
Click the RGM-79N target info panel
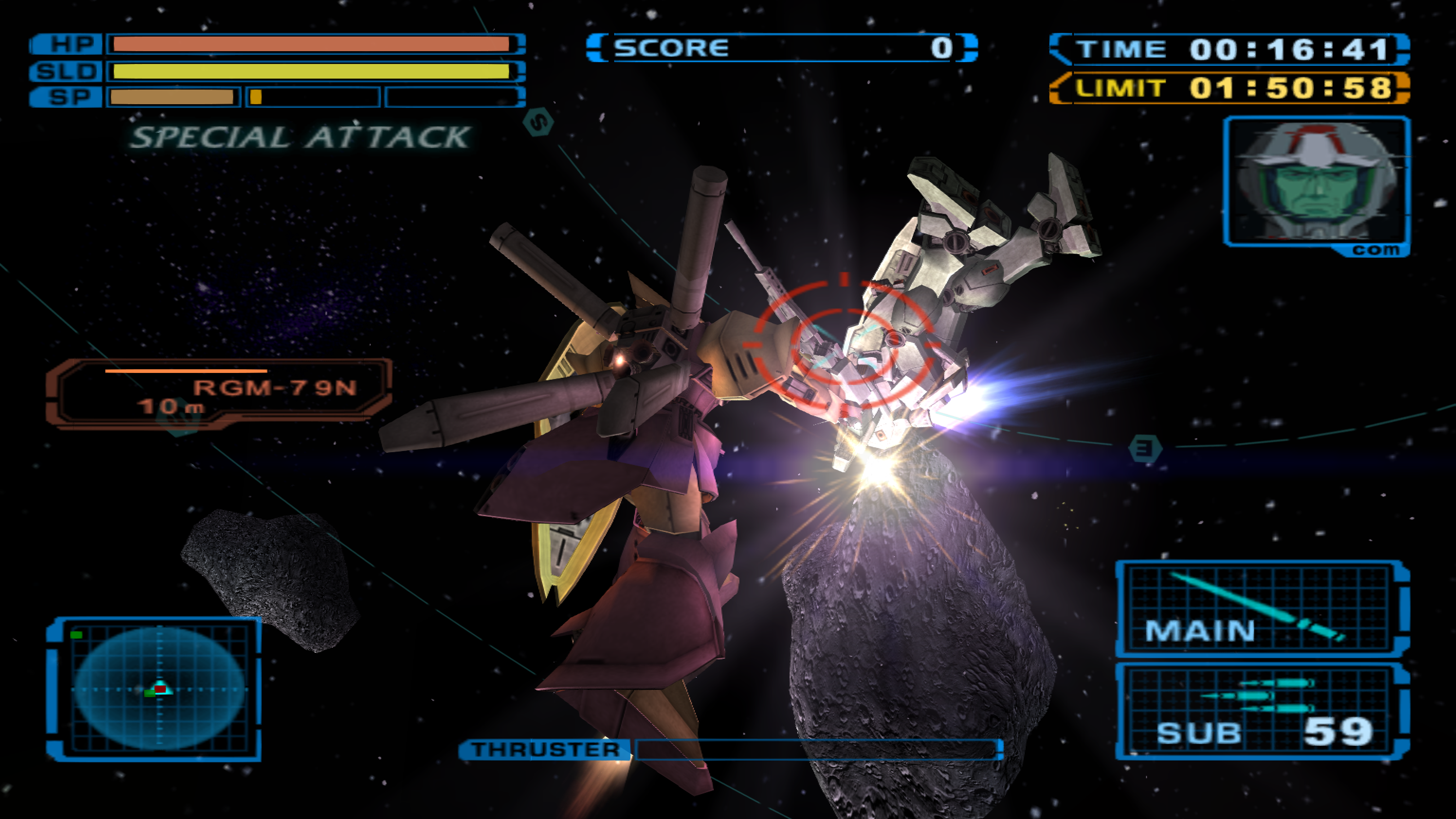[219, 391]
